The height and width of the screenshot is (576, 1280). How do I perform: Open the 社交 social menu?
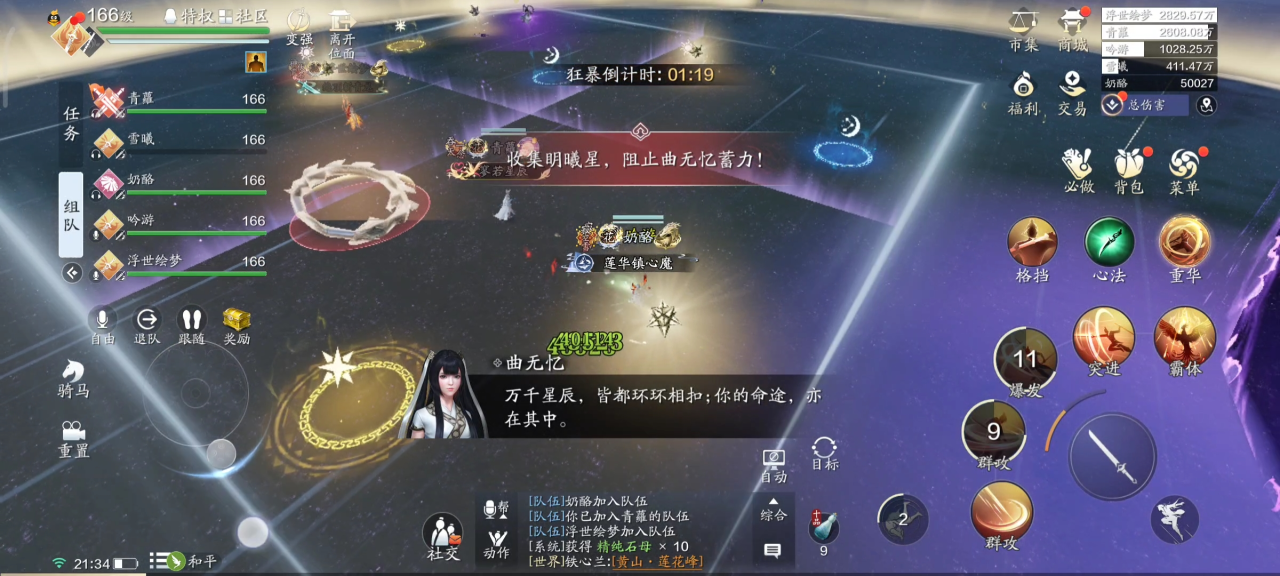coord(442,535)
